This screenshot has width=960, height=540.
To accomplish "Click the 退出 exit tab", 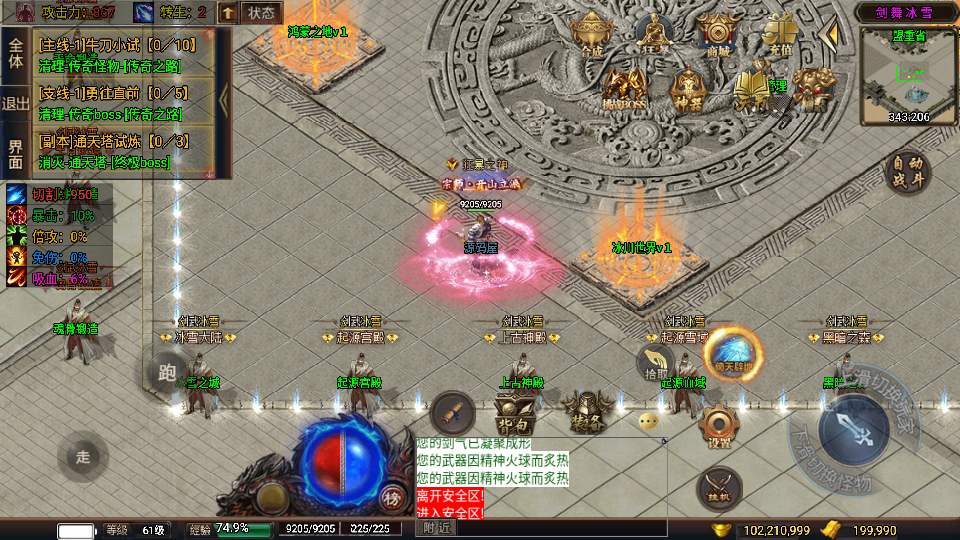I will [15, 103].
